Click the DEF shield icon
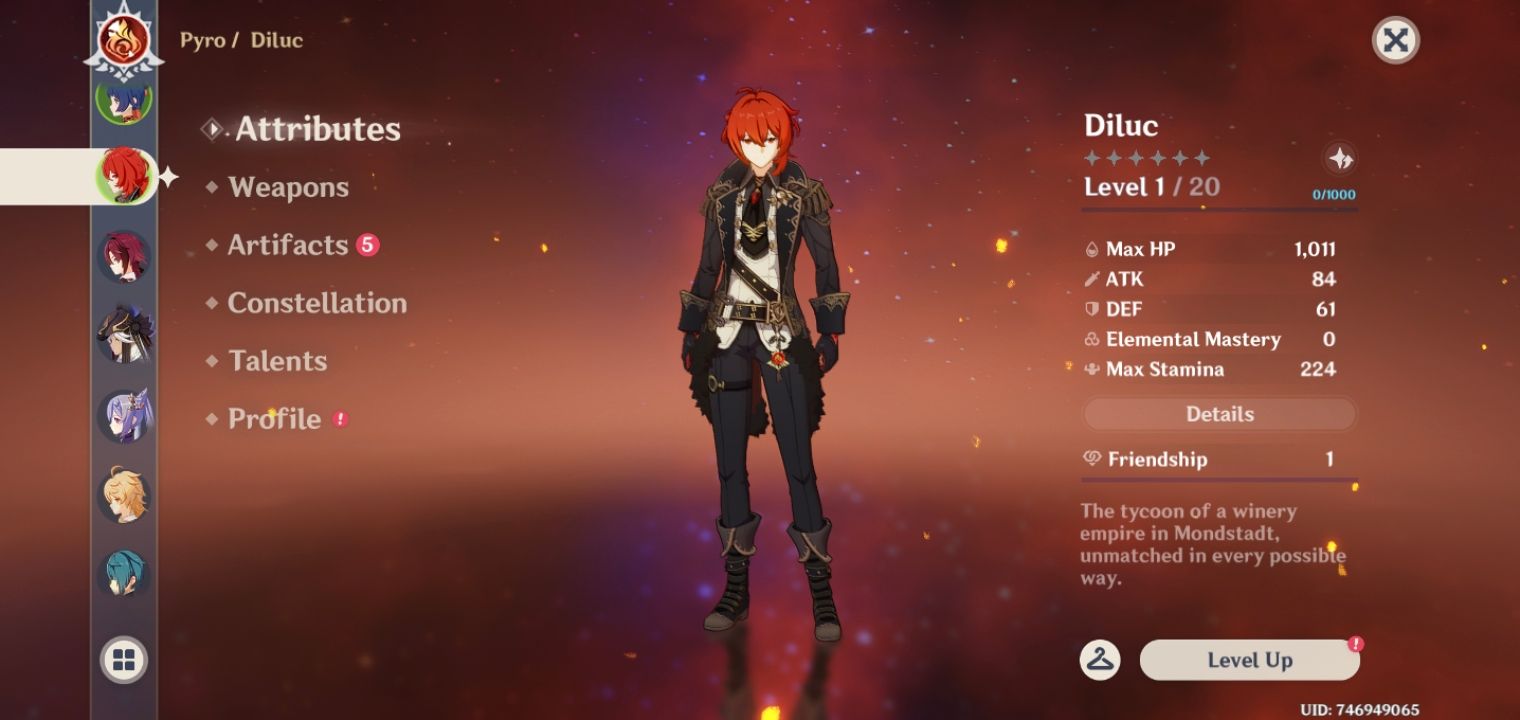This screenshot has height=720, width=1520. 1093,309
